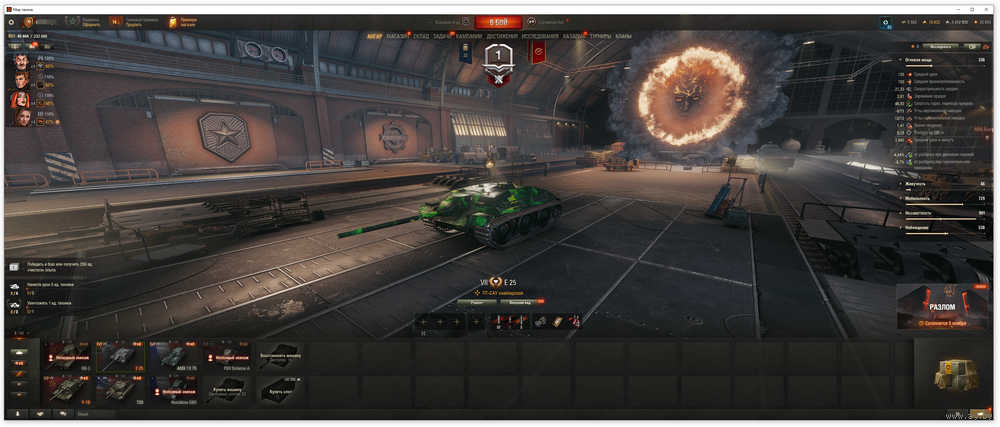Open the Ремонт button under E 25

(479, 301)
